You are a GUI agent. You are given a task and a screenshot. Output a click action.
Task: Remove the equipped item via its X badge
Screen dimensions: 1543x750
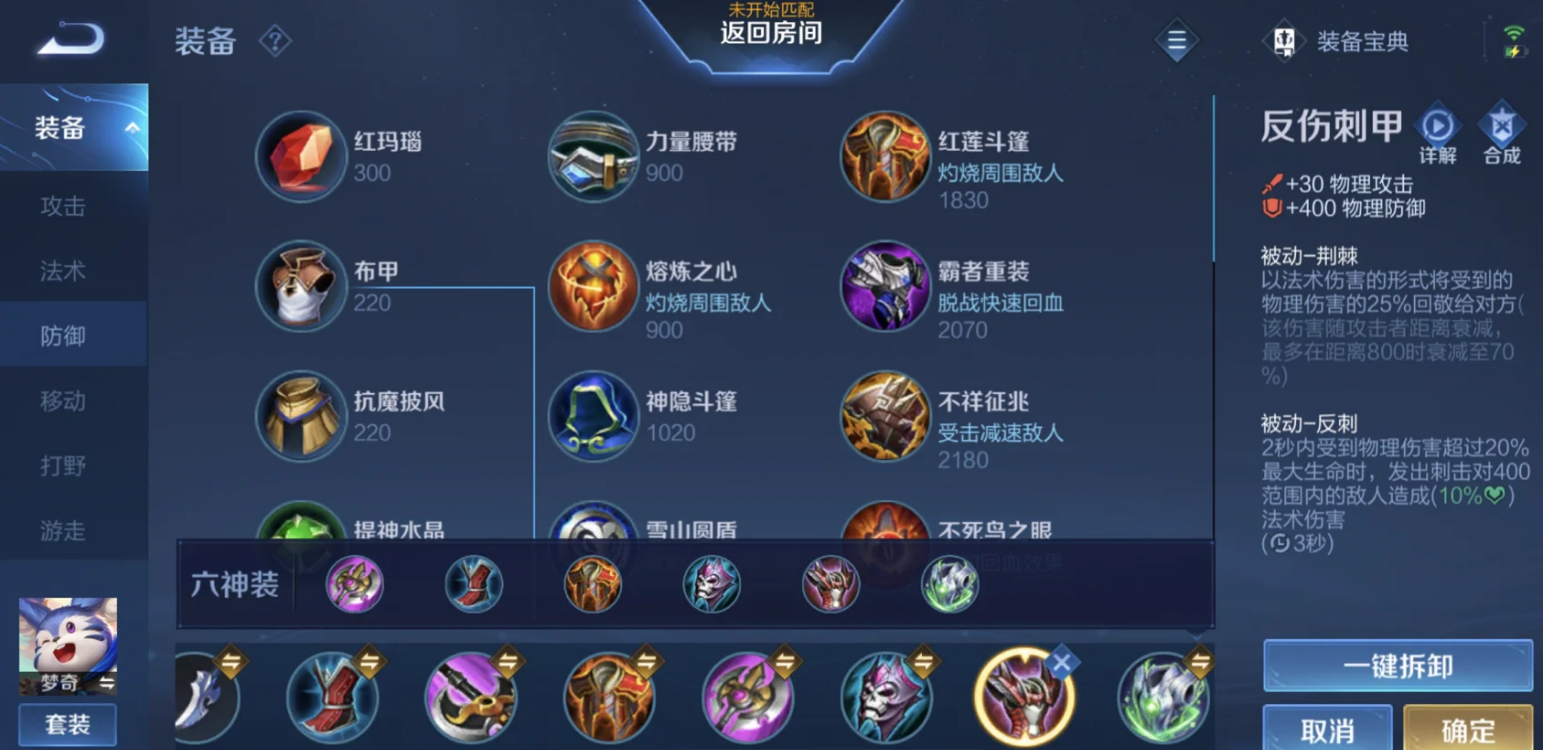point(1062,660)
